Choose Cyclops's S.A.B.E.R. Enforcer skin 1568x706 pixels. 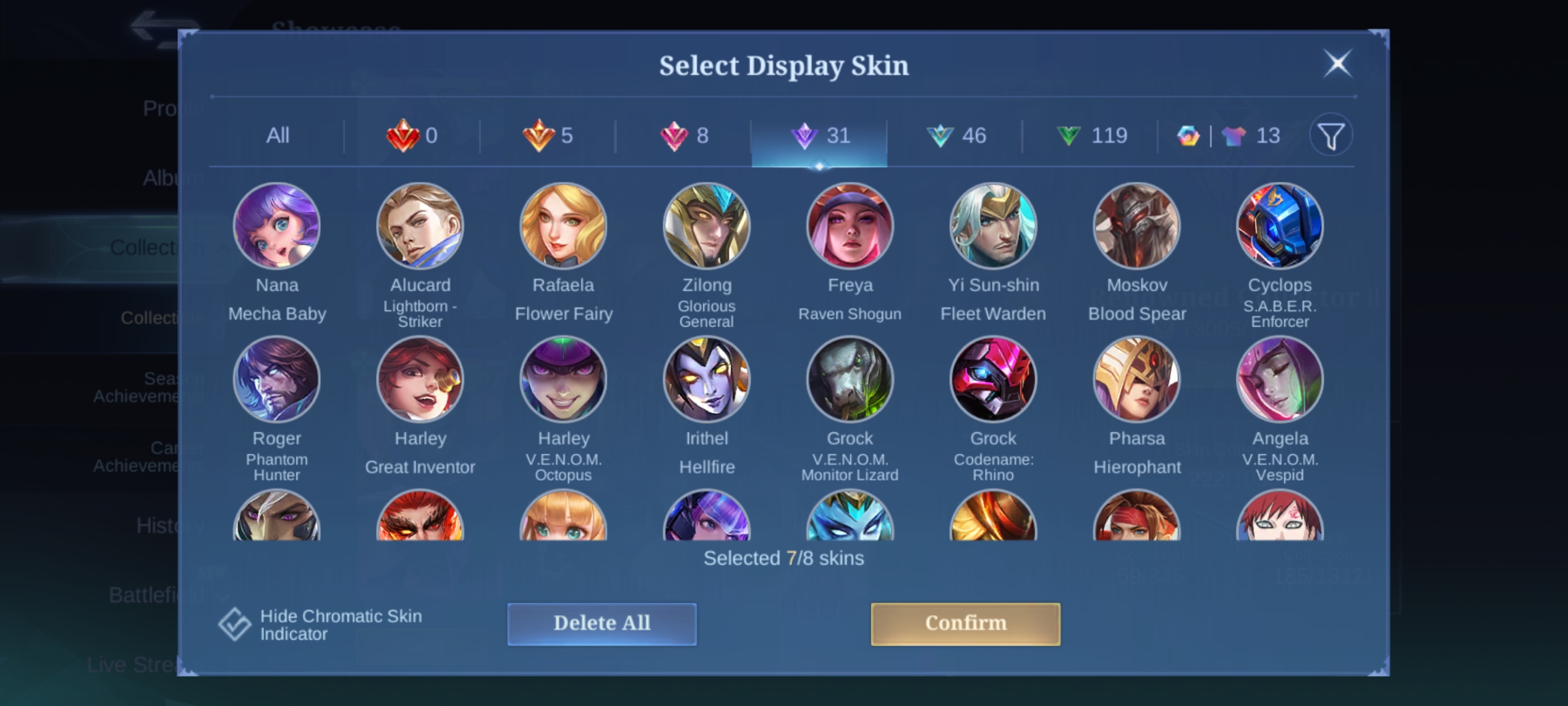(1280, 226)
